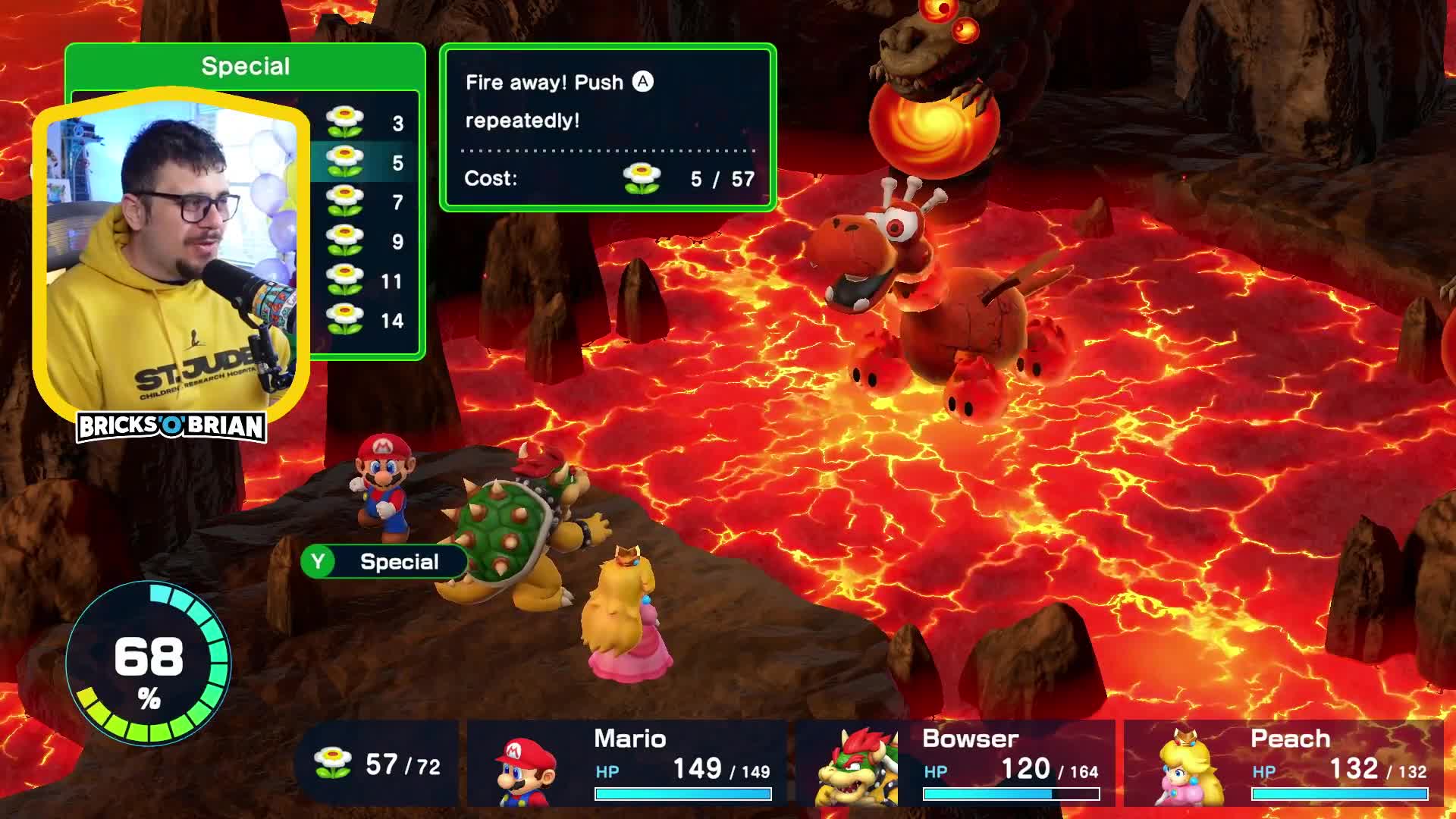Image resolution: width=1456 pixels, height=819 pixels.
Task: Select the 14 FP special move
Action: tap(364, 320)
